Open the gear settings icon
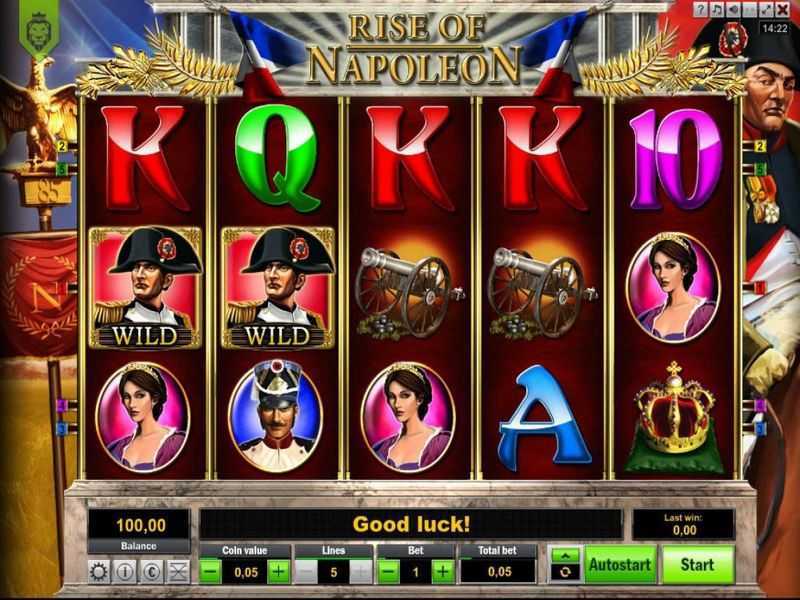The image size is (800, 600). (98, 572)
